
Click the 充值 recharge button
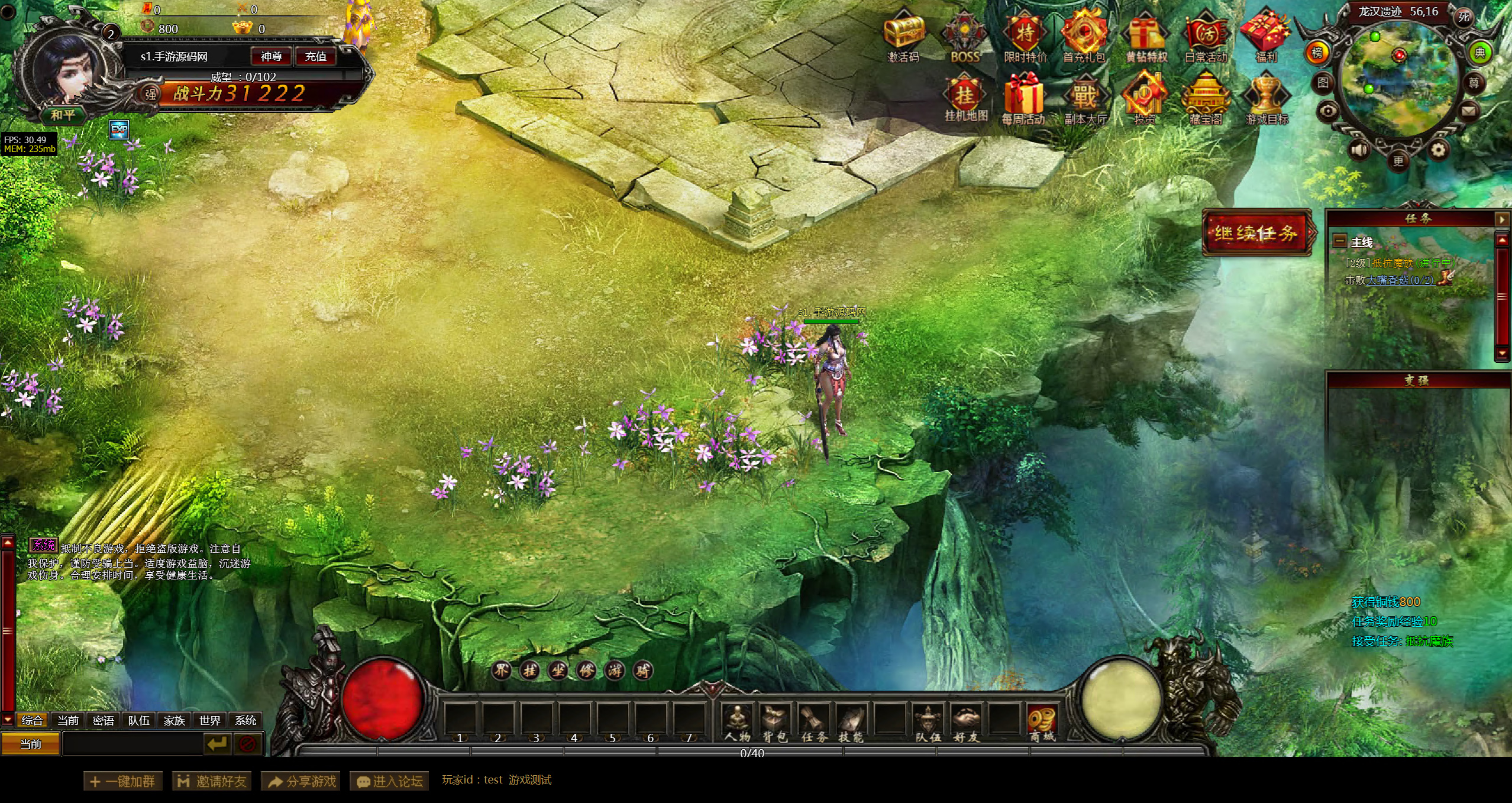pos(316,57)
